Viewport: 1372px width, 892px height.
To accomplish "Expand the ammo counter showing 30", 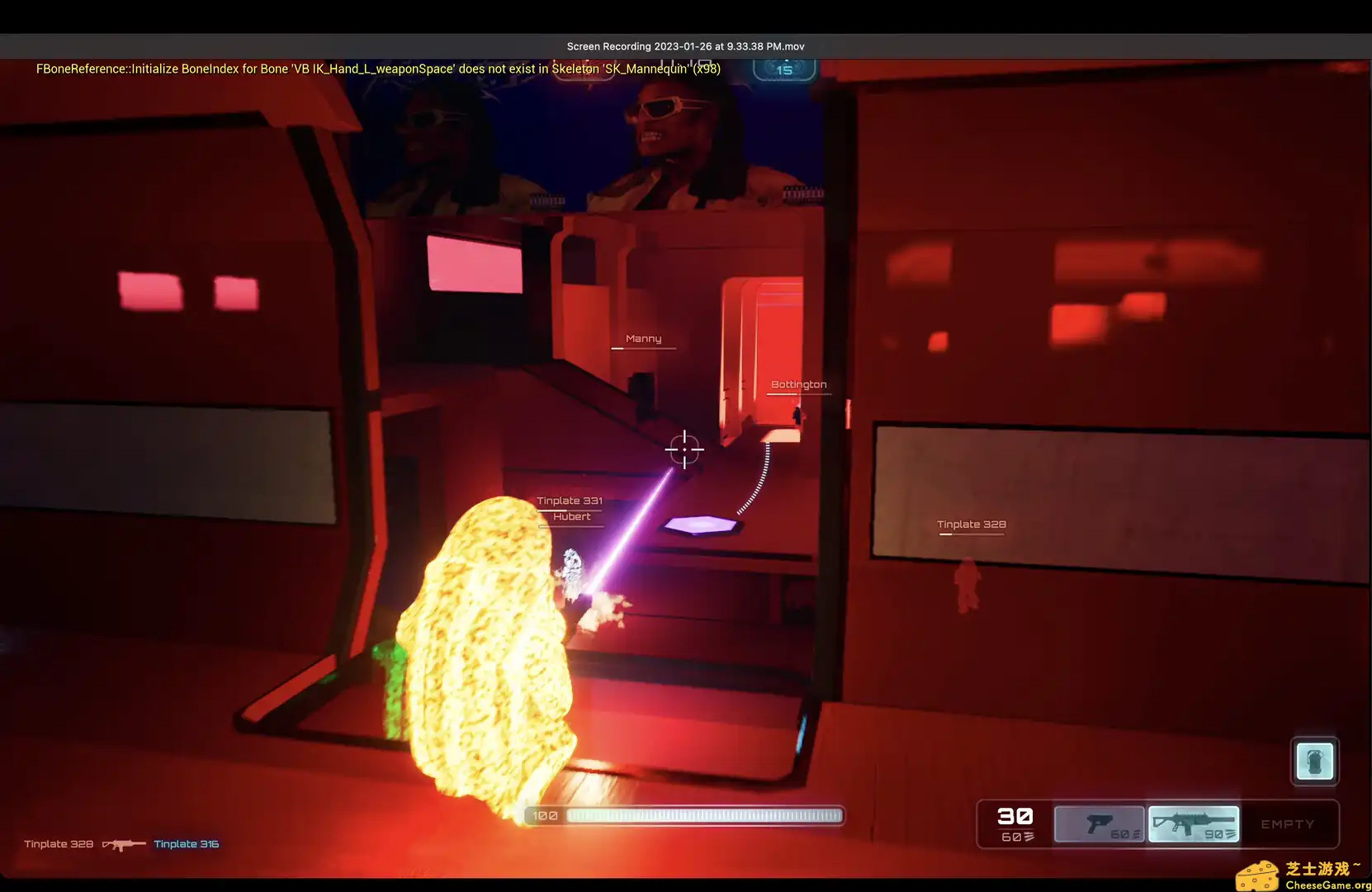I will point(1015,815).
